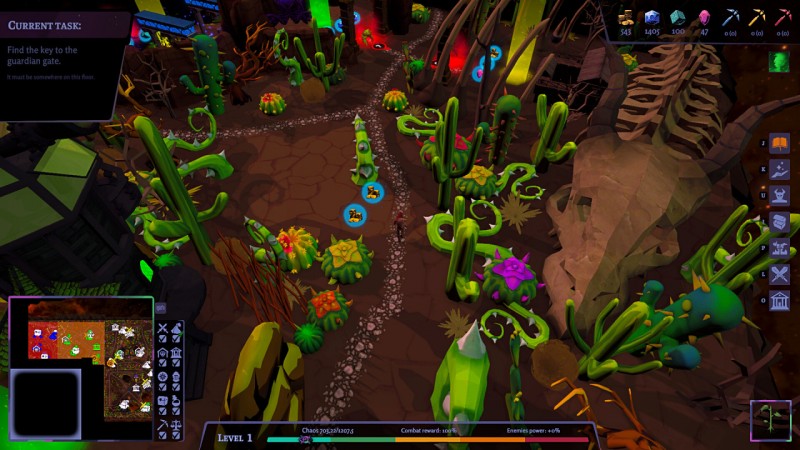Viewport: 800px width, 450px height.
Task: Click the pink gem resource icon
Action: (704, 16)
